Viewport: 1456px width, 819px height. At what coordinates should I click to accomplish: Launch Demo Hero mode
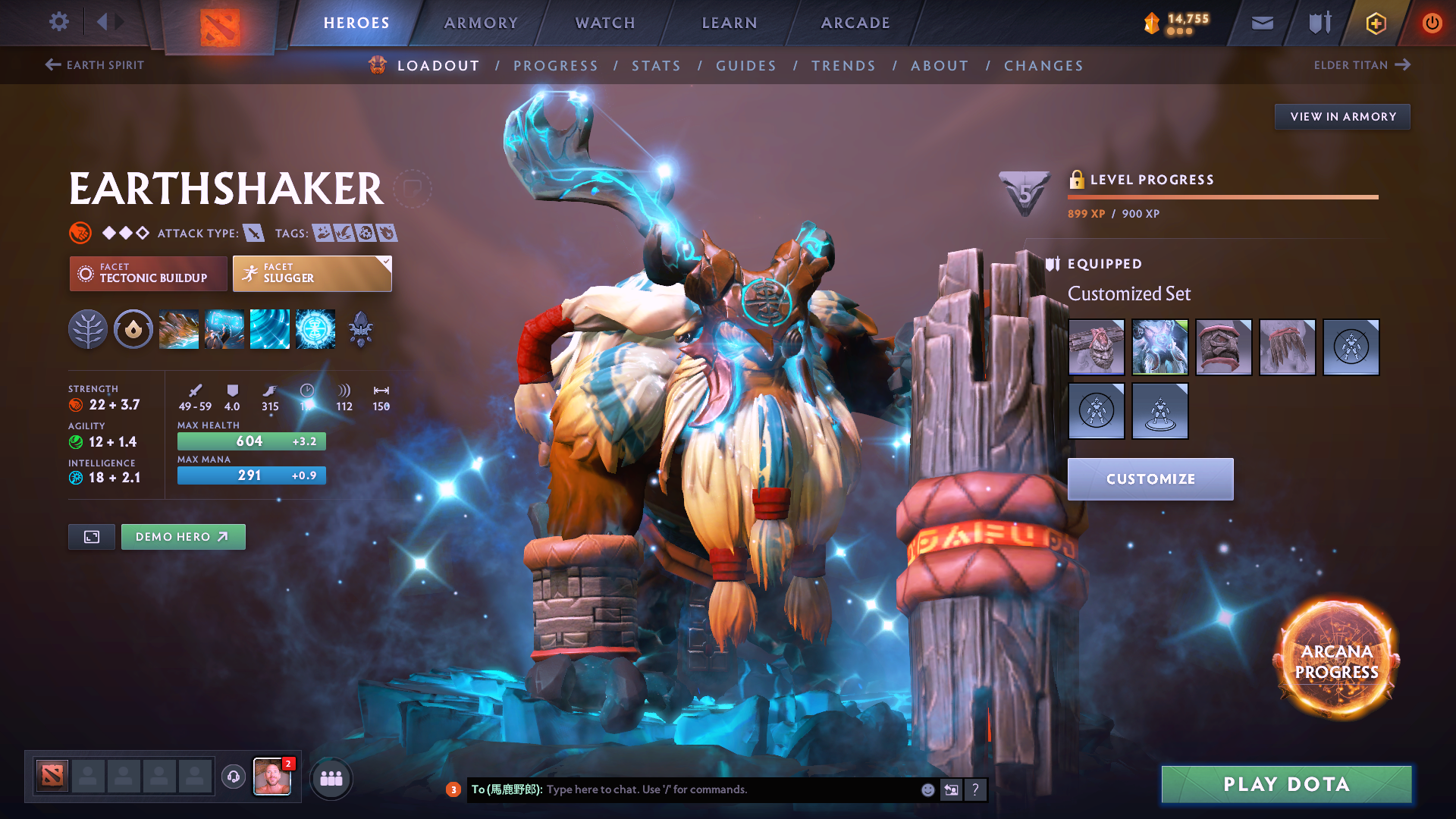click(183, 537)
